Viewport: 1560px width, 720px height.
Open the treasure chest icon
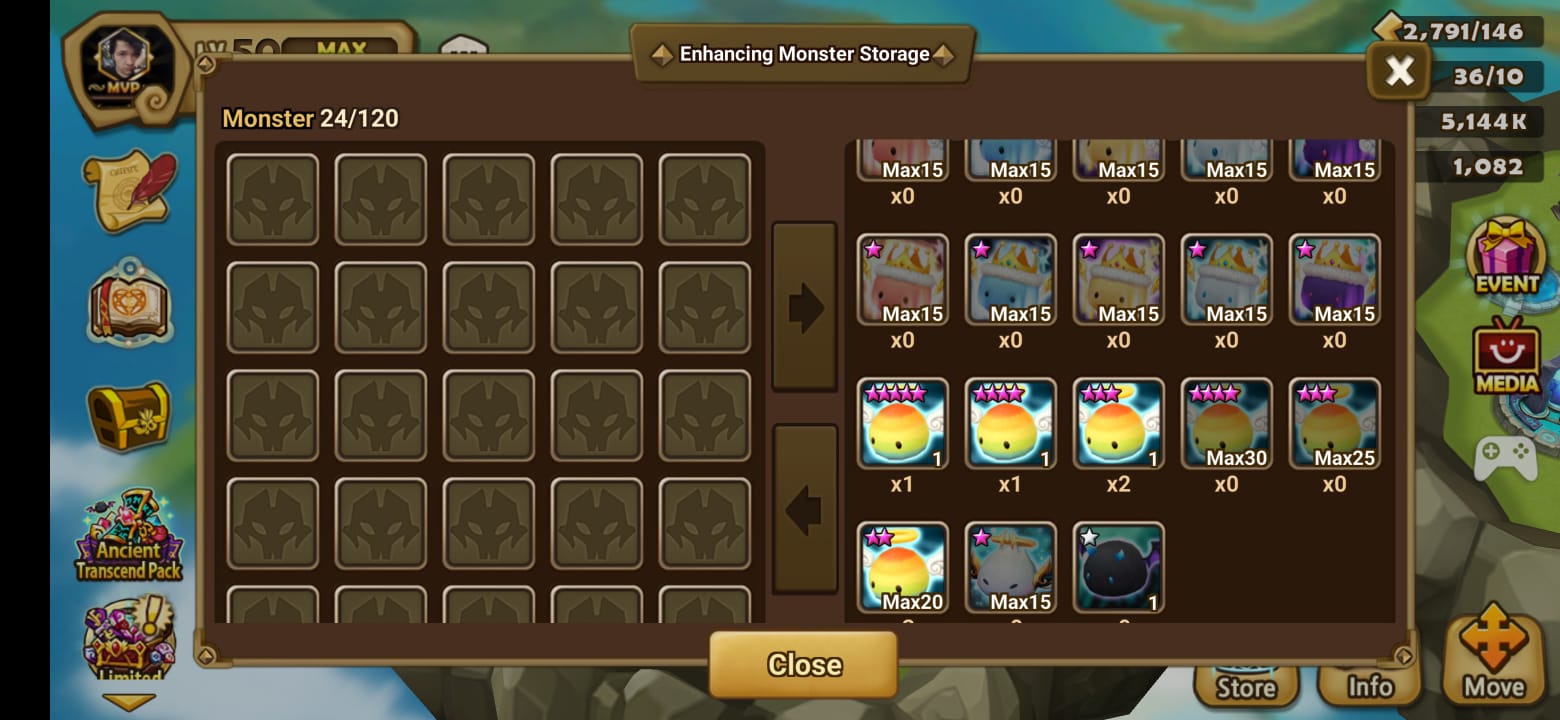tap(129, 415)
